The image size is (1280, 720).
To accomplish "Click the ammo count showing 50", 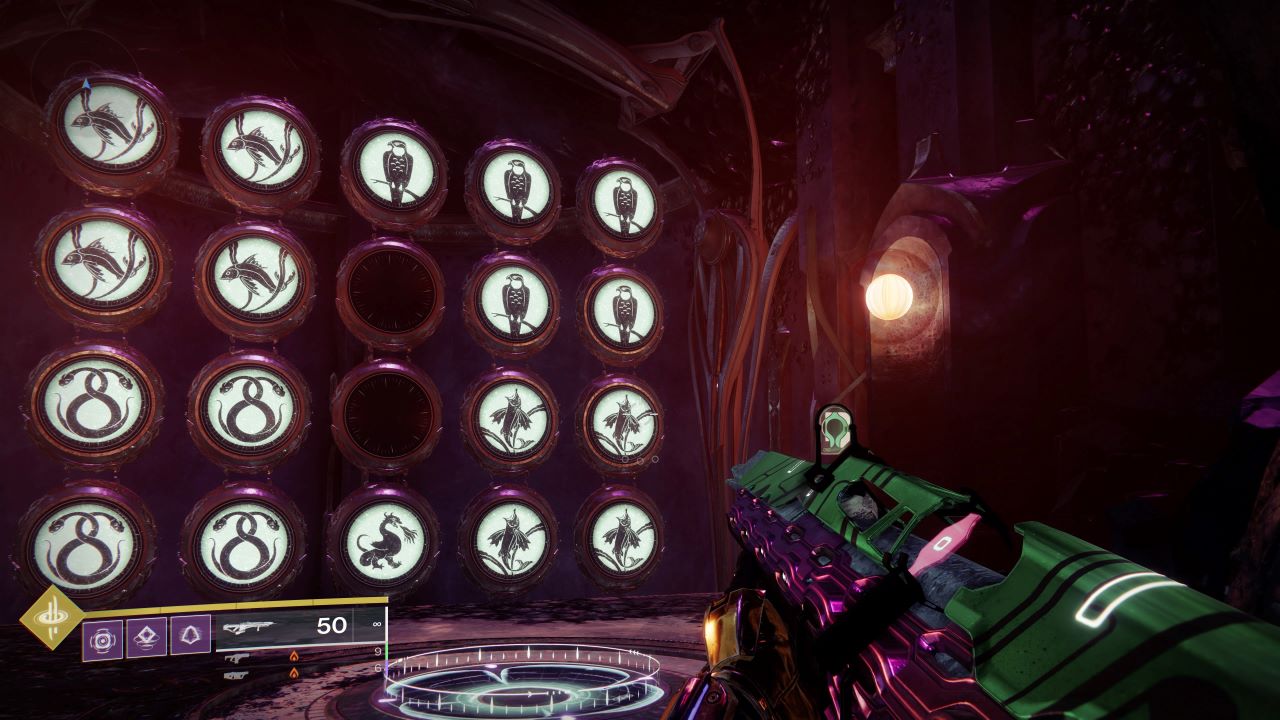I will (x=331, y=624).
